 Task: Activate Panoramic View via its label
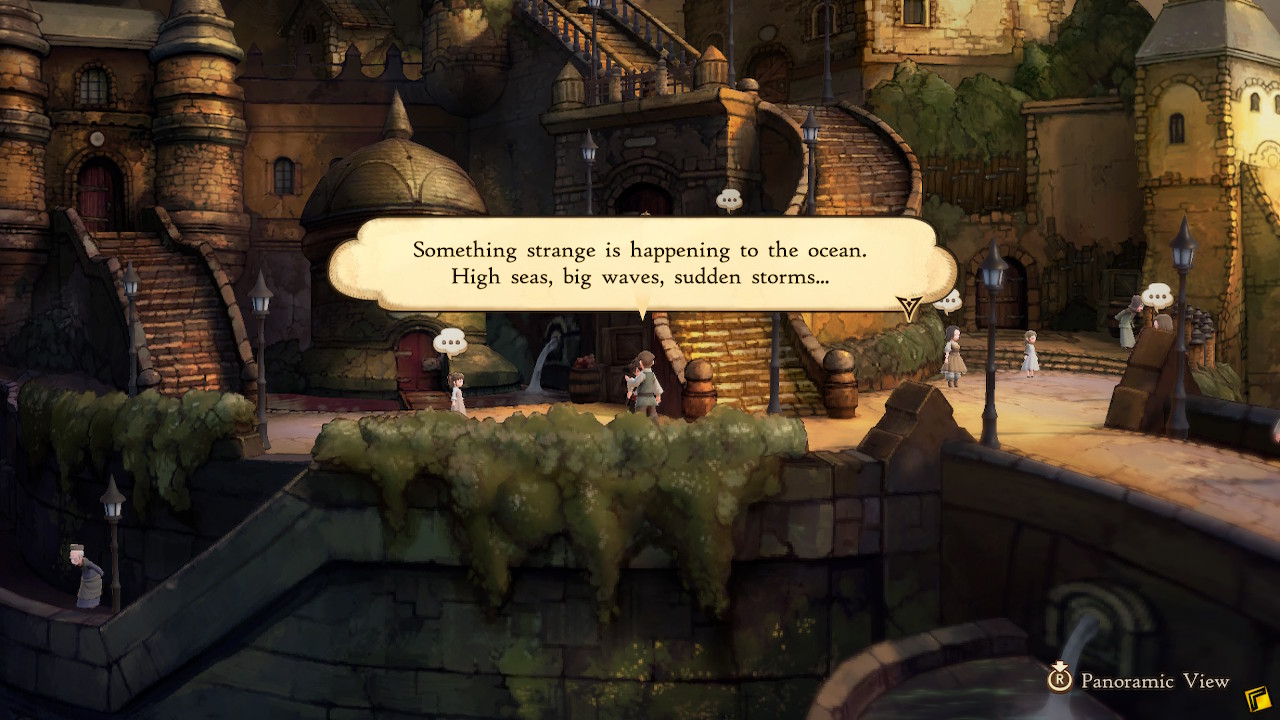1150,681
